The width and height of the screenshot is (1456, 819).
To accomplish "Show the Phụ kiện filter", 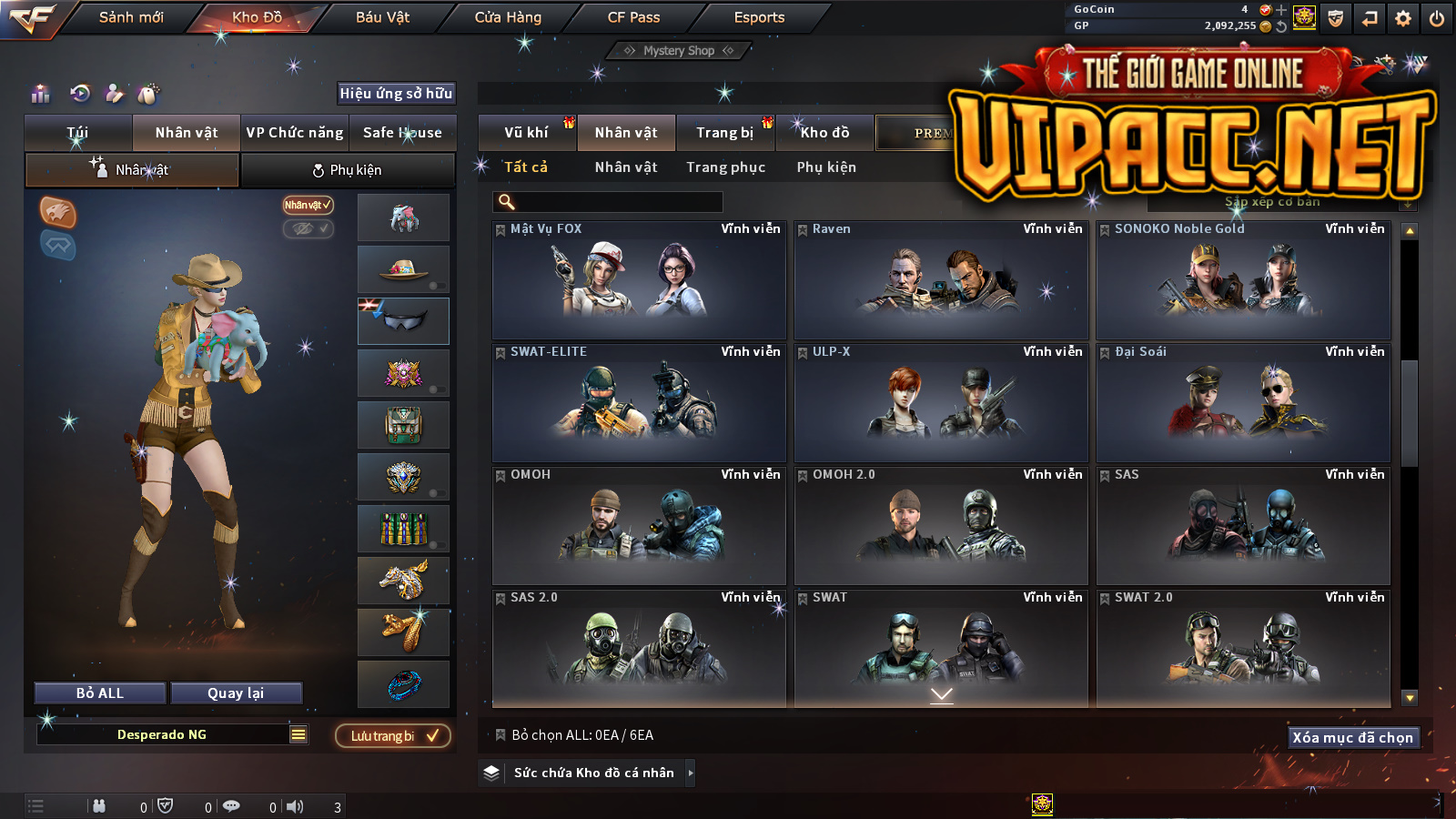I will (826, 167).
